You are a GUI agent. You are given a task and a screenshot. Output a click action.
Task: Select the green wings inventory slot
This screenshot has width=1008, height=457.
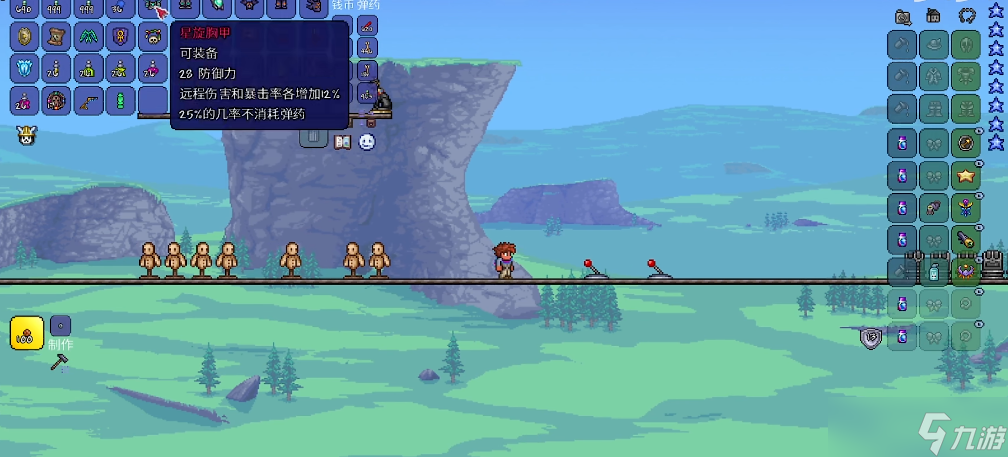[x=89, y=38]
